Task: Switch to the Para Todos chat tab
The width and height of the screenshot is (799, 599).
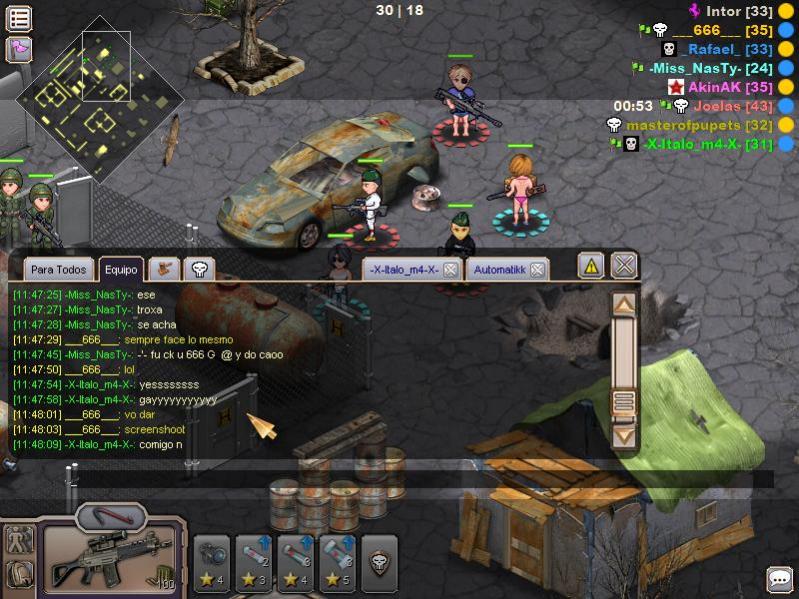Action: pos(58,270)
